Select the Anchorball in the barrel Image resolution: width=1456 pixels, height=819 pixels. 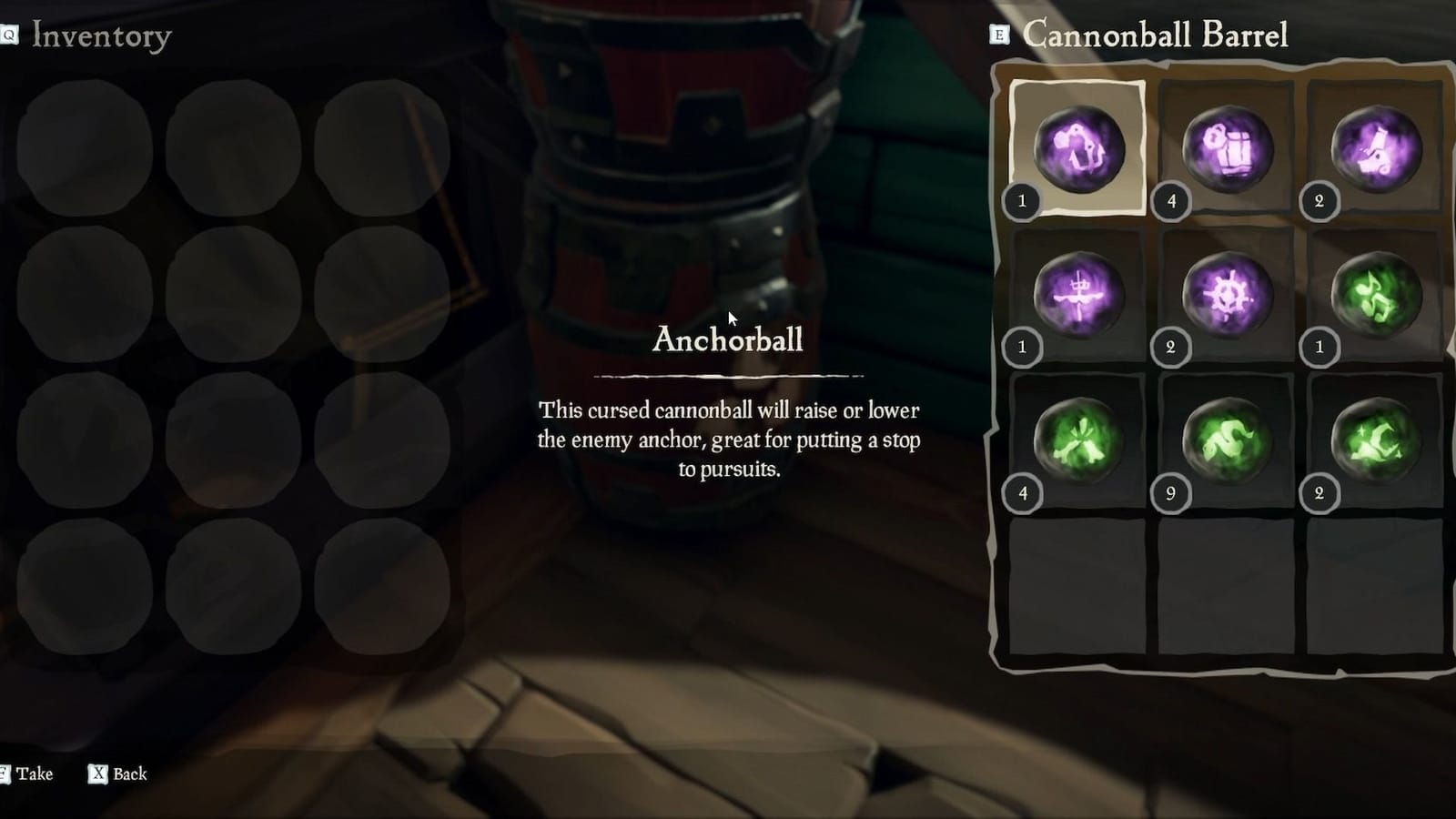1081,150
